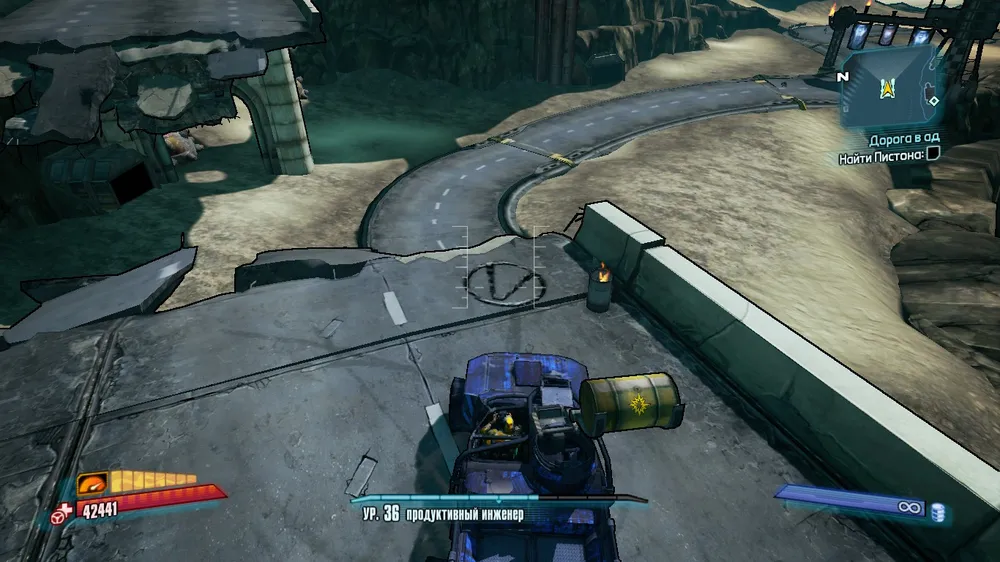Click the speedometer boost icon
Screen dimensions: 1000x562
coord(92,484)
